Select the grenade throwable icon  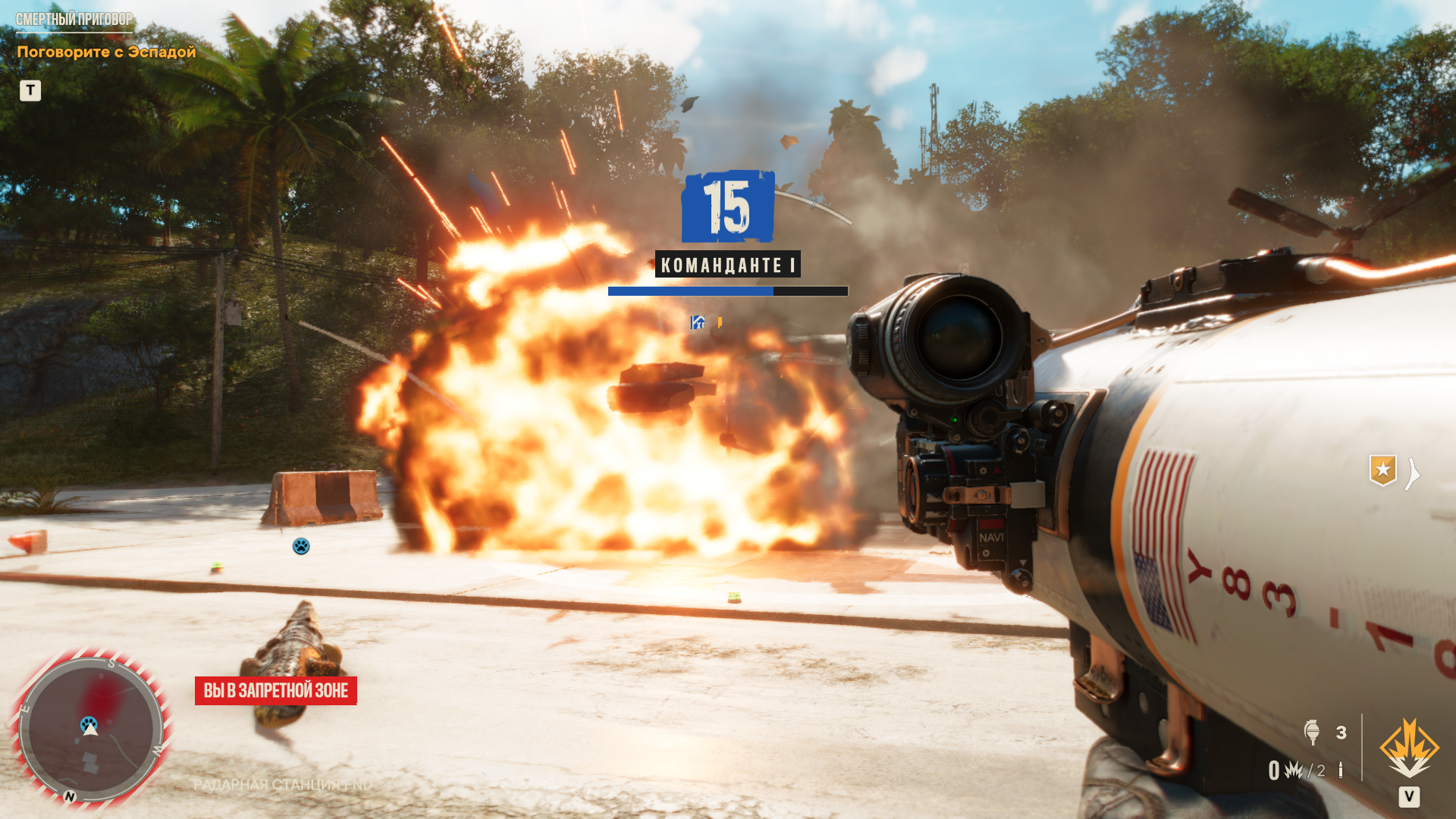point(1312,732)
